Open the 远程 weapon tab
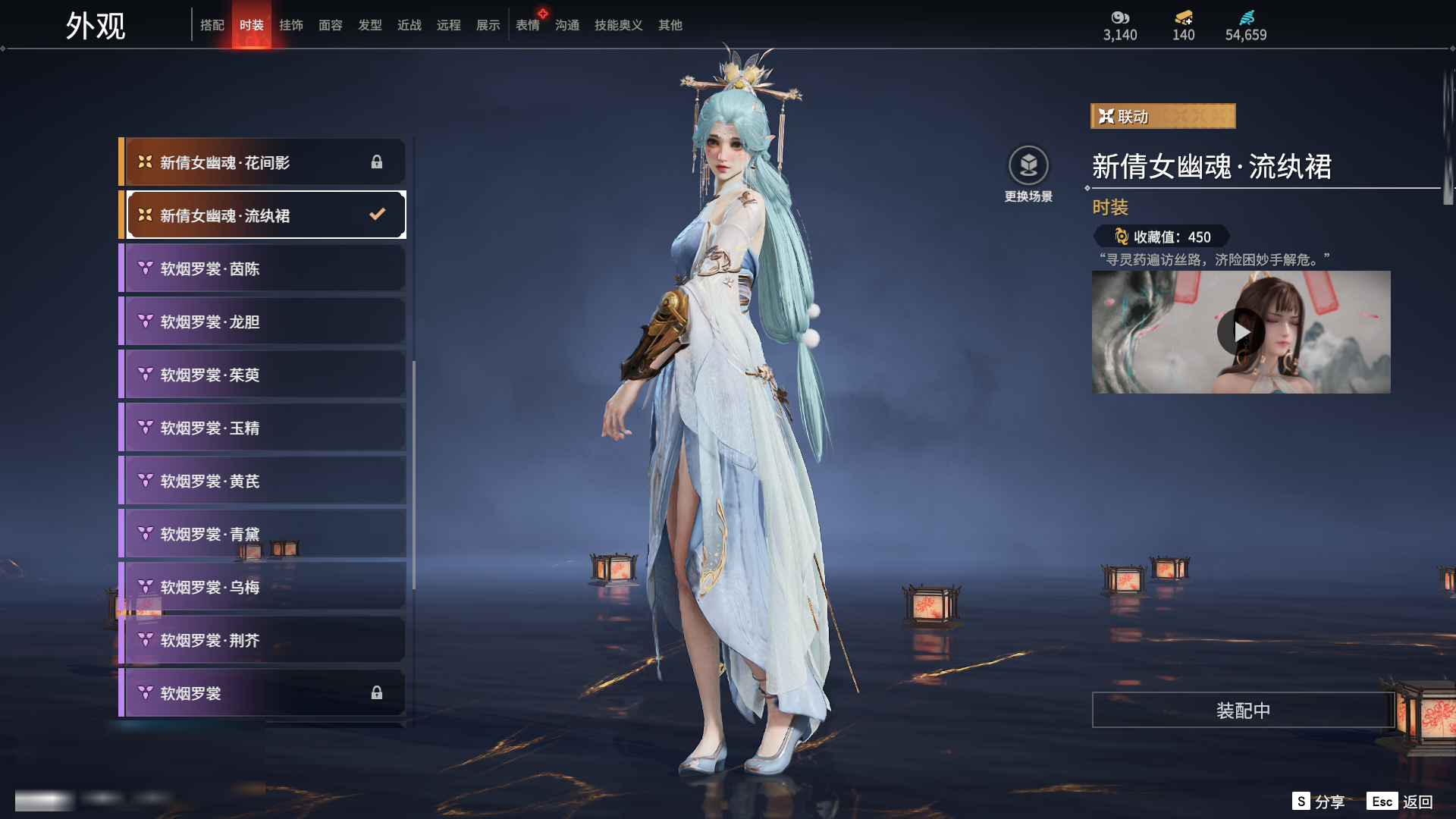 point(449,25)
